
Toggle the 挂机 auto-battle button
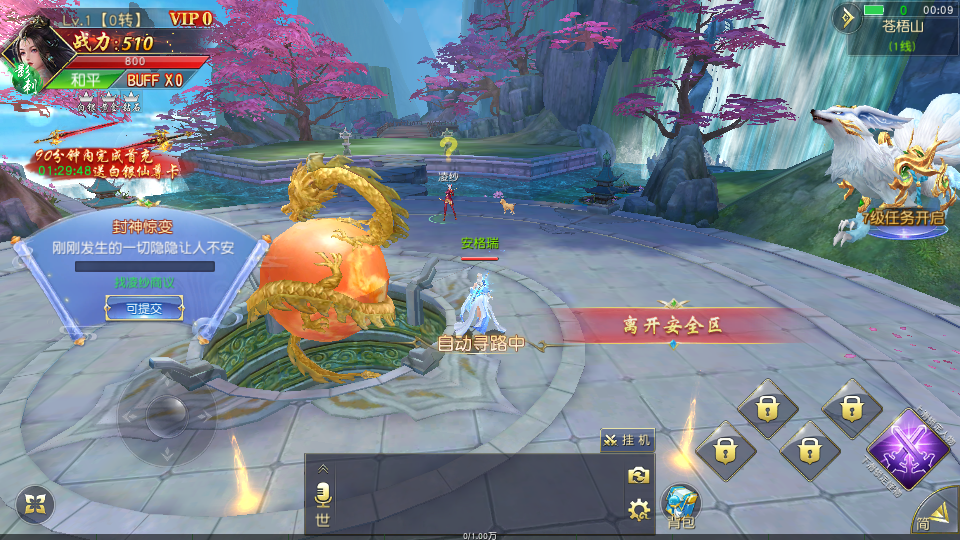(x=627, y=440)
